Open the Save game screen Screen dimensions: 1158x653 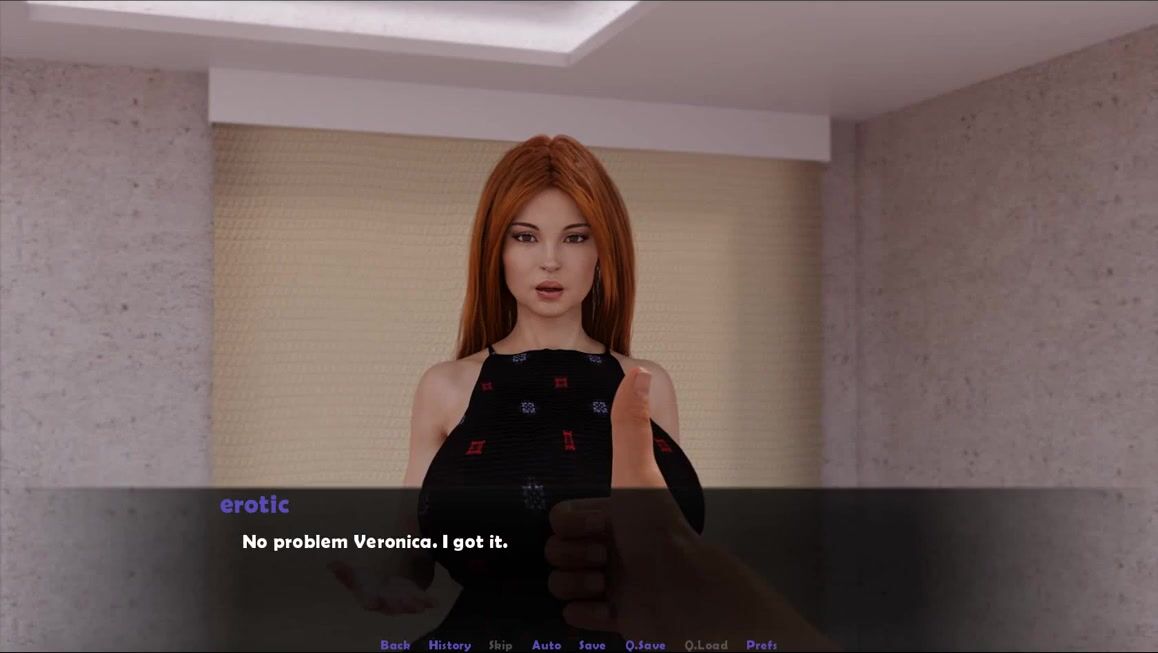pos(592,645)
